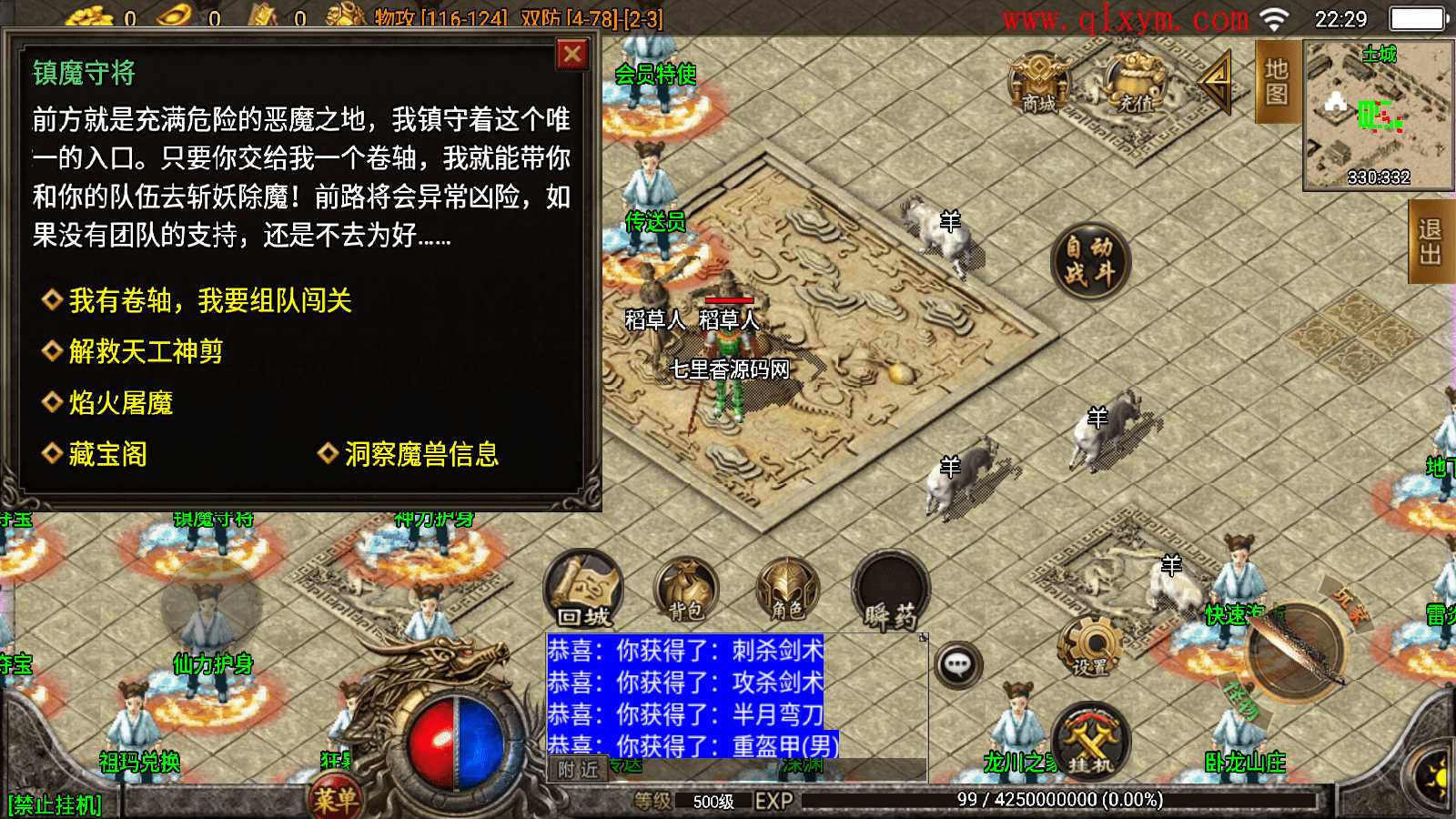This screenshot has height=819, width=1456.
Task: Enable 挂机 AFK hang-up mode
Action: click(x=1091, y=737)
